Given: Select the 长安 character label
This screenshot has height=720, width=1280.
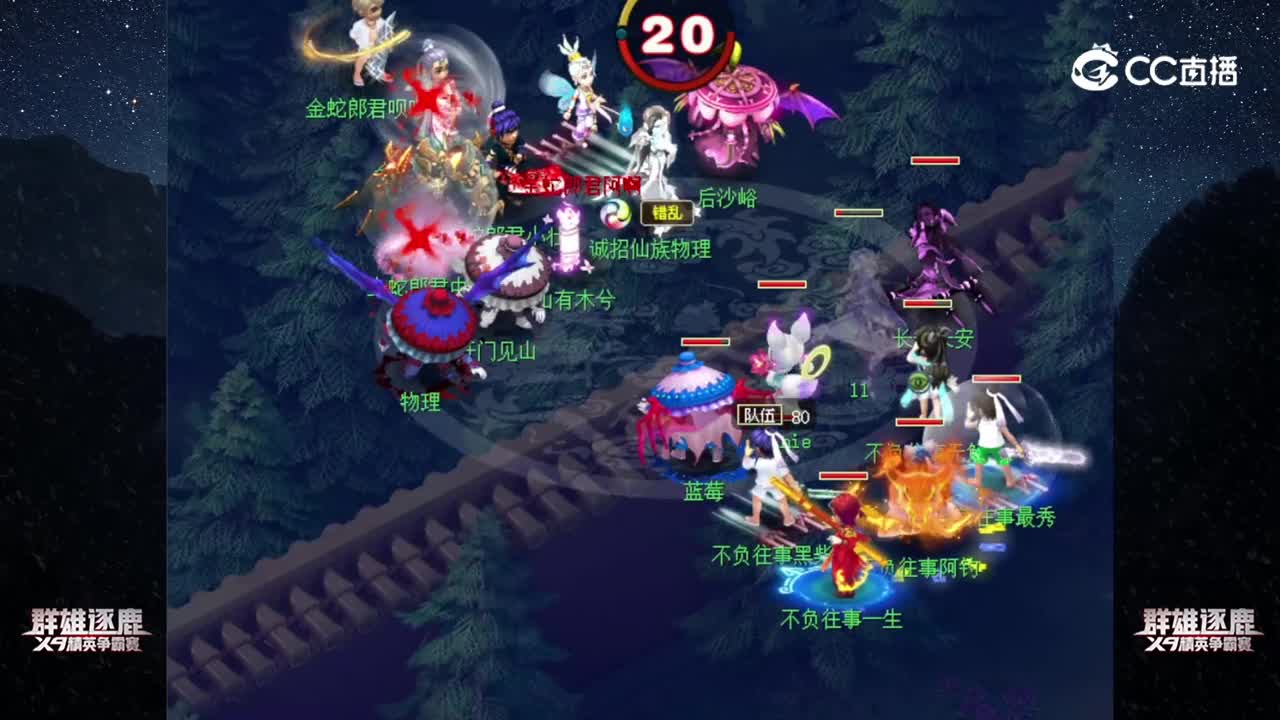Looking at the screenshot, I should coord(935,338).
